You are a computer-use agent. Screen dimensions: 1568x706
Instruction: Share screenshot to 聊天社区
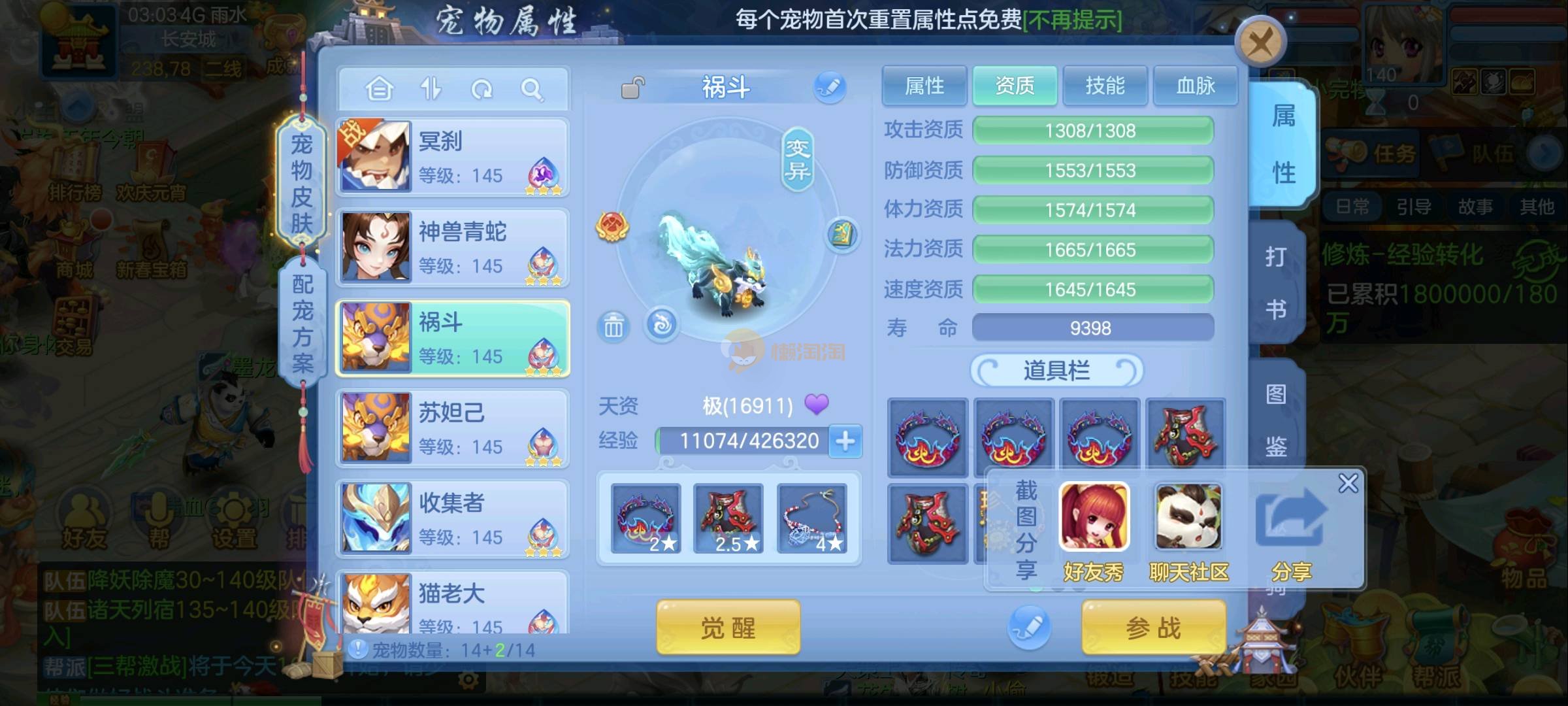[x=1188, y=531]
